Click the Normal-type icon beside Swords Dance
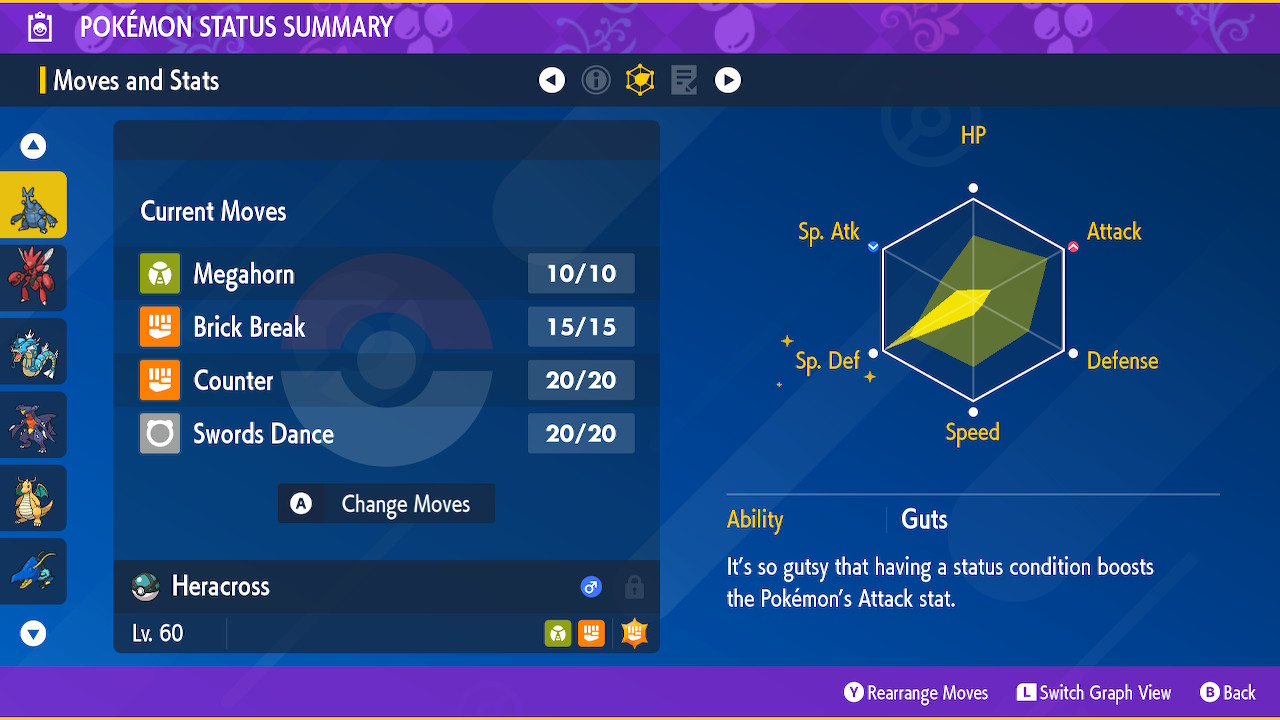The width and height of the screenshot is (1280, 720). [160, 433]
